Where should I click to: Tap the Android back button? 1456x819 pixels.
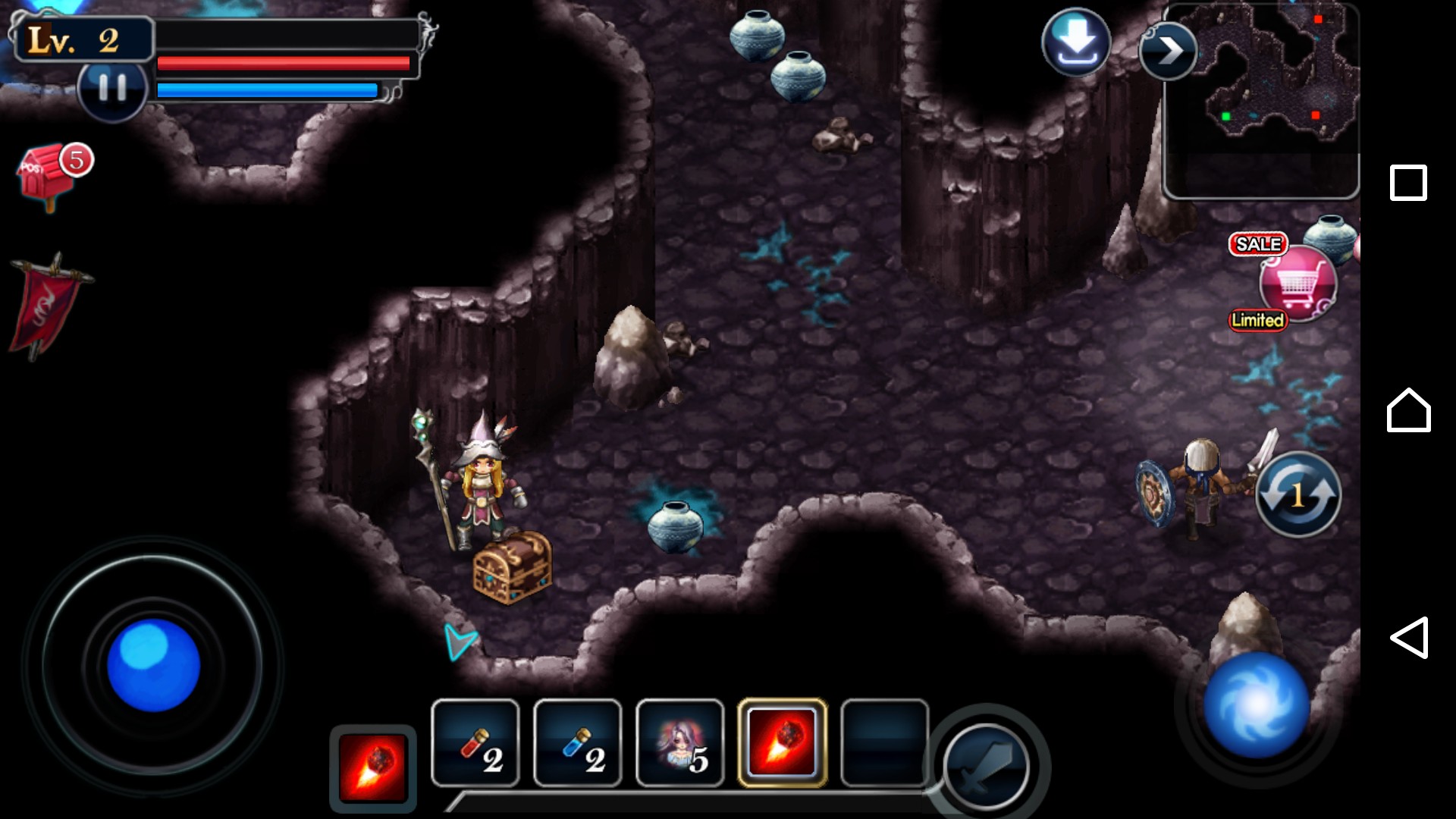coord(1408,638)
